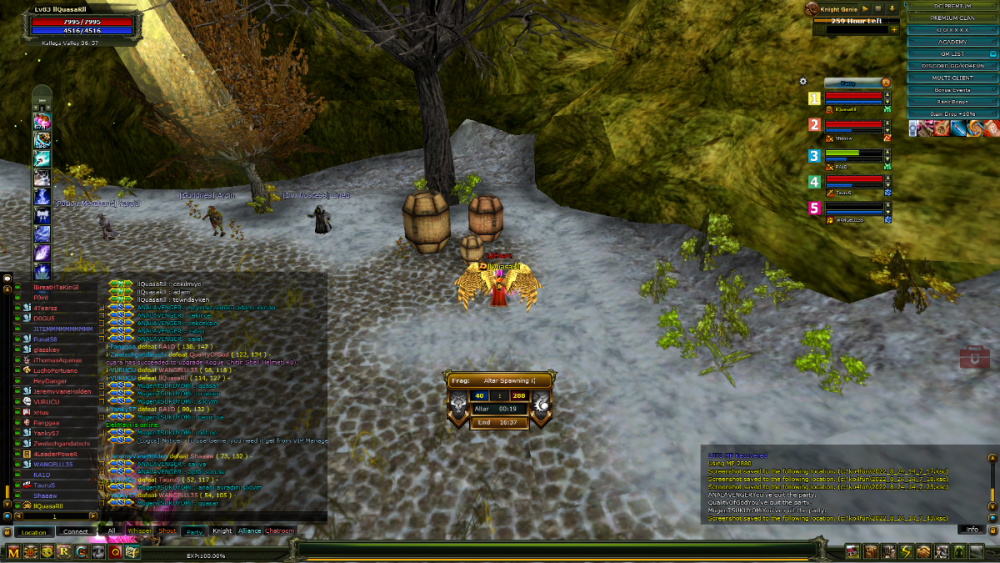The image size is (1000, 563).
Task: Open the Info log tab
Action: pyautogui.click(x=970, y=528)
